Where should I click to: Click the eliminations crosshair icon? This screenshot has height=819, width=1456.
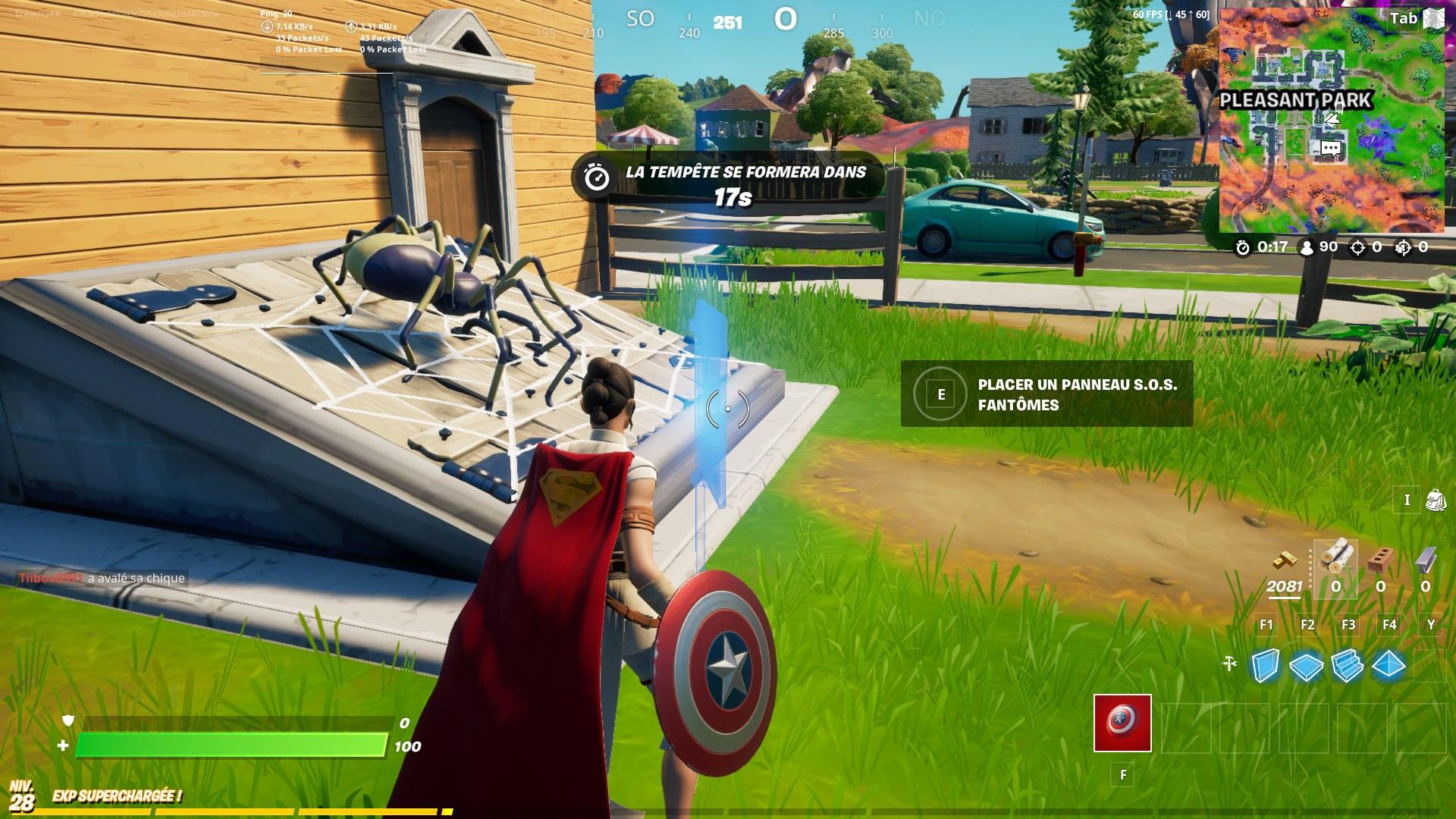pos(1357,247)
